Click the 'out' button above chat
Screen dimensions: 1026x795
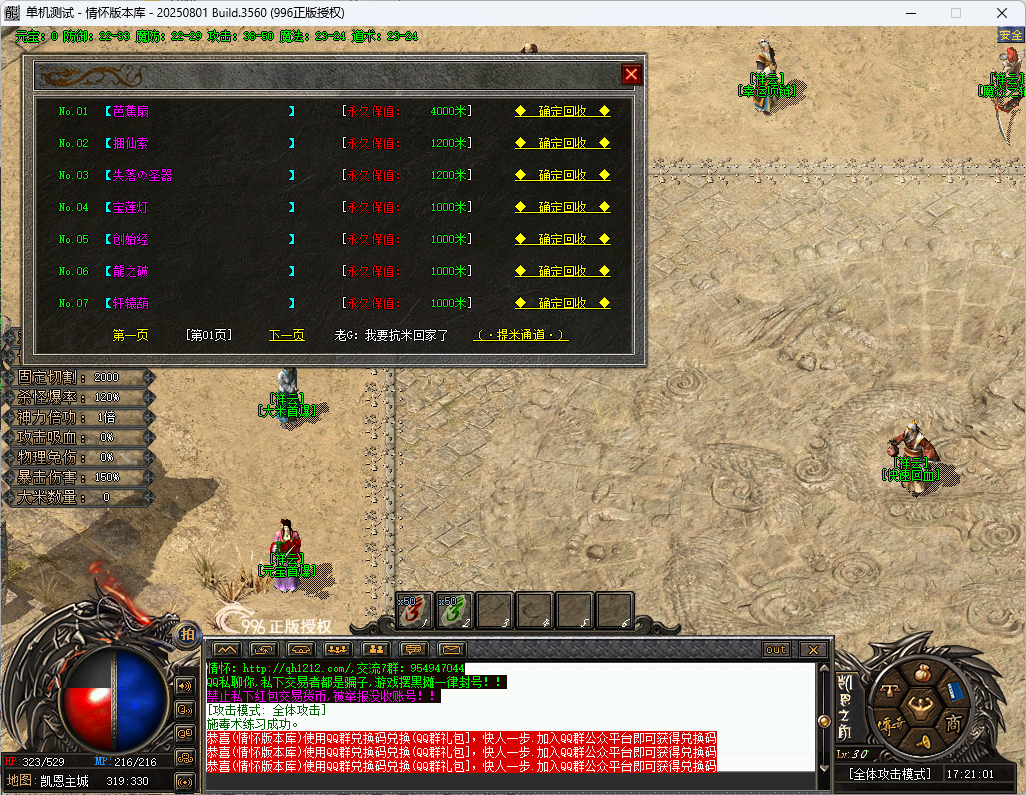click(x=776, y=650)
